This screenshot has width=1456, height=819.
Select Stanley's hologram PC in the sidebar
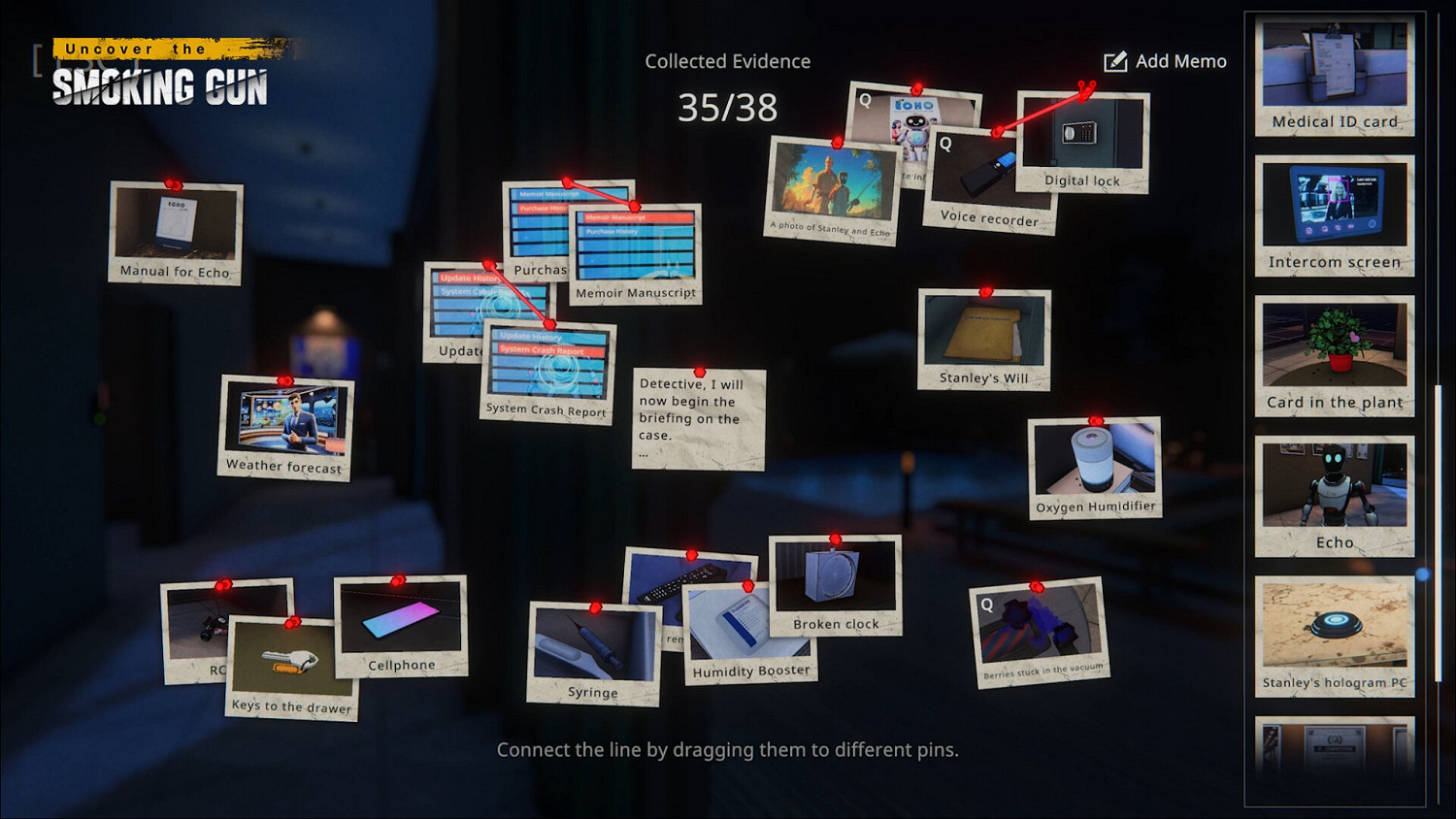1334,631
